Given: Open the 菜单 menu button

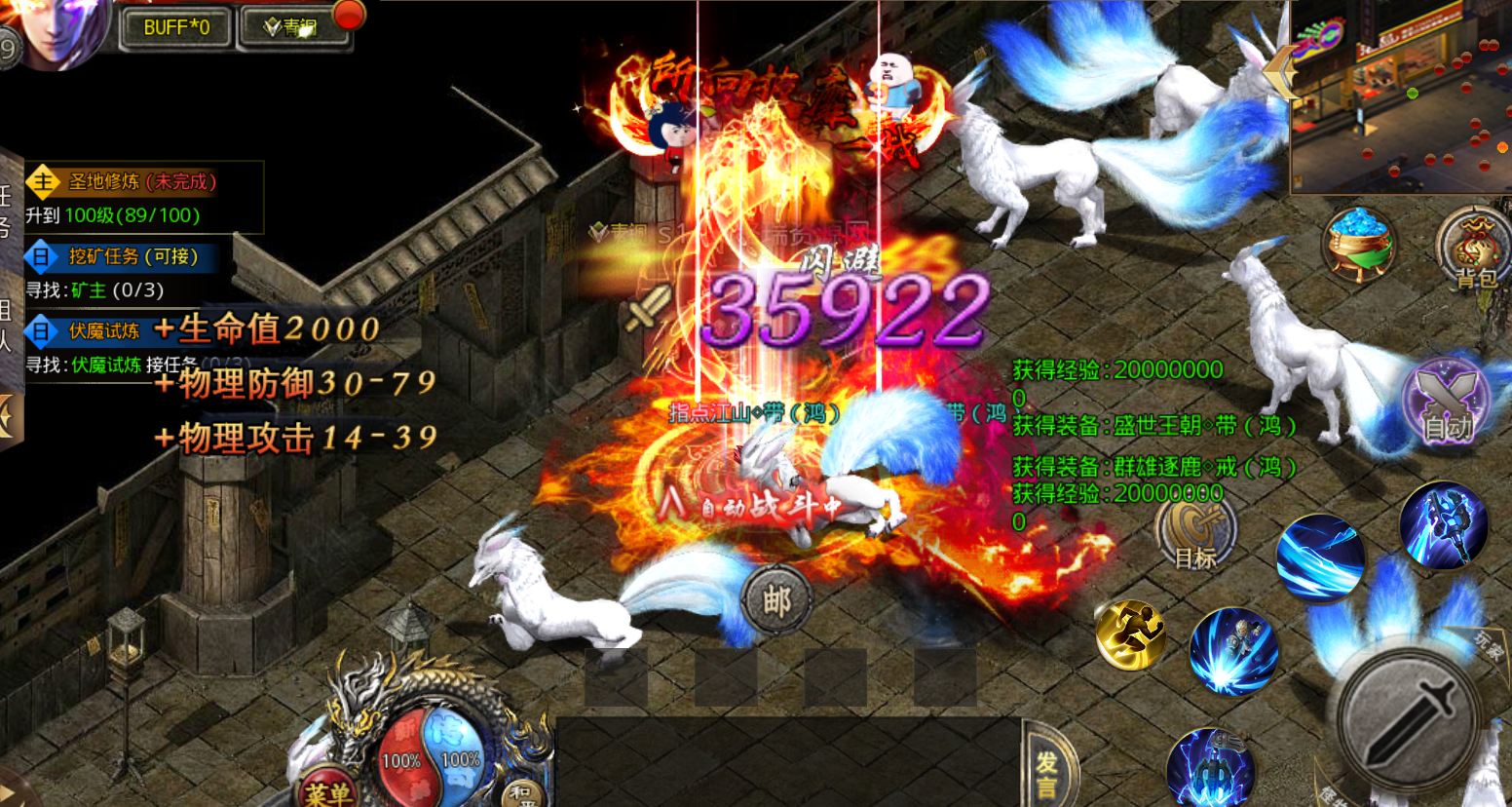Looking at the screenshot, I should coord(327,791).
